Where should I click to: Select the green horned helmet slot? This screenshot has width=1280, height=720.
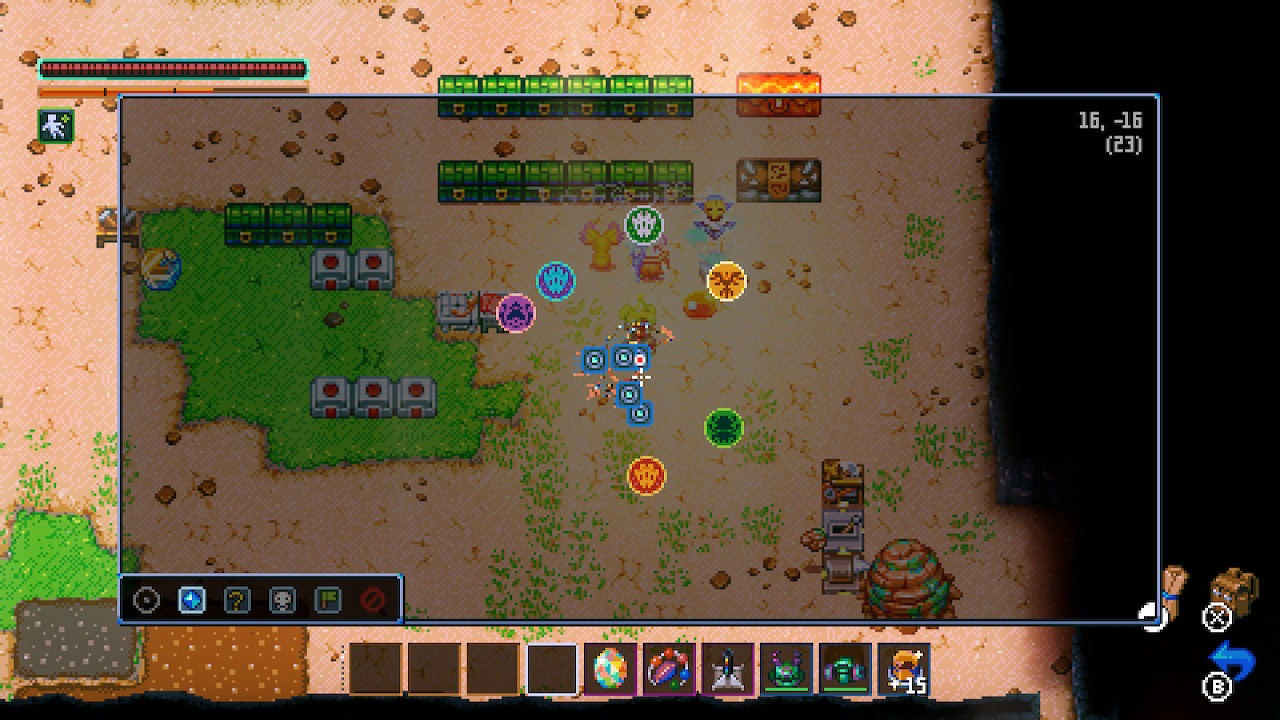pyautogui.click(x=786, y=669)
